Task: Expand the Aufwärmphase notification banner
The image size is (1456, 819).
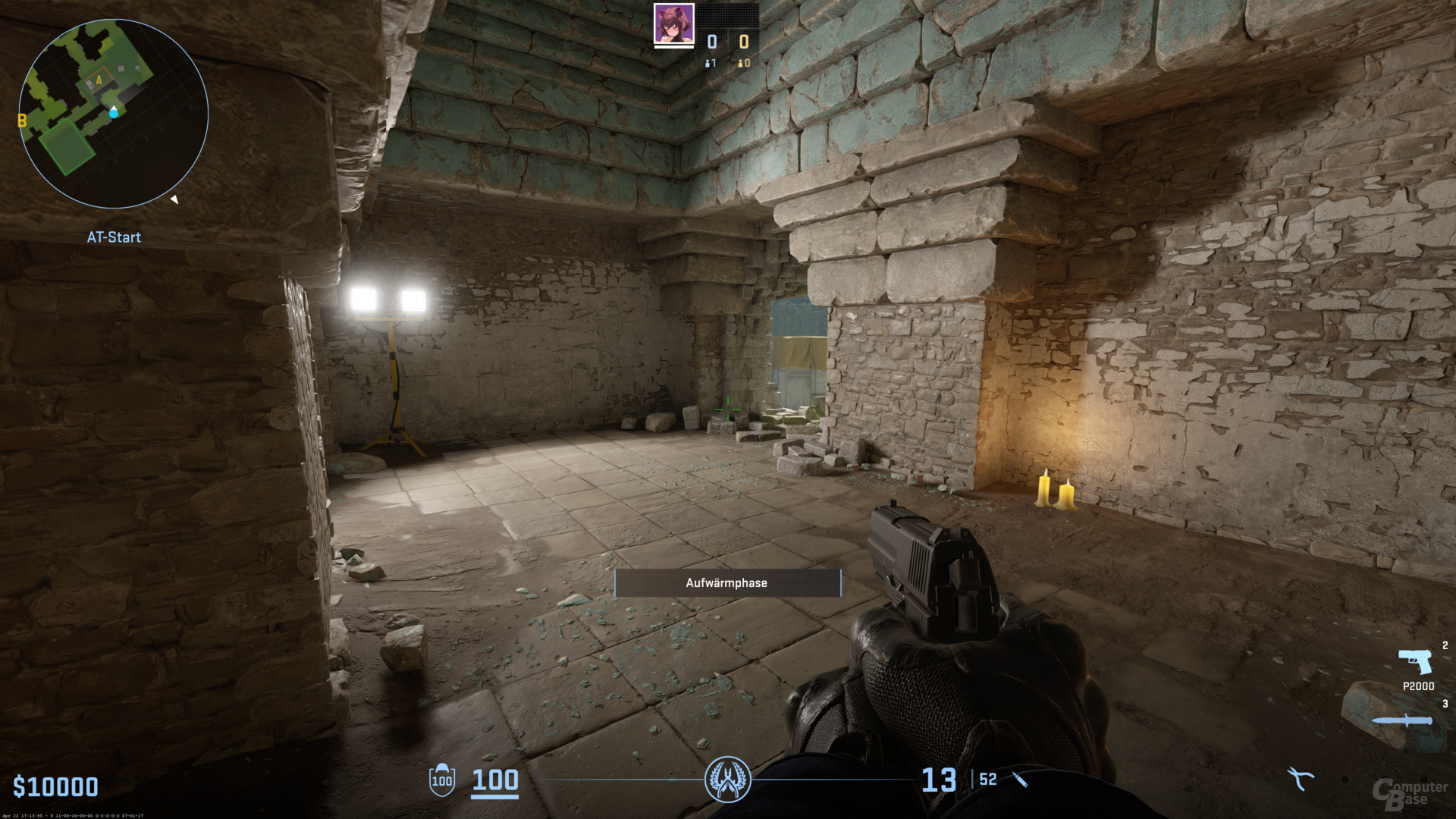Action: tap(727, 582)
